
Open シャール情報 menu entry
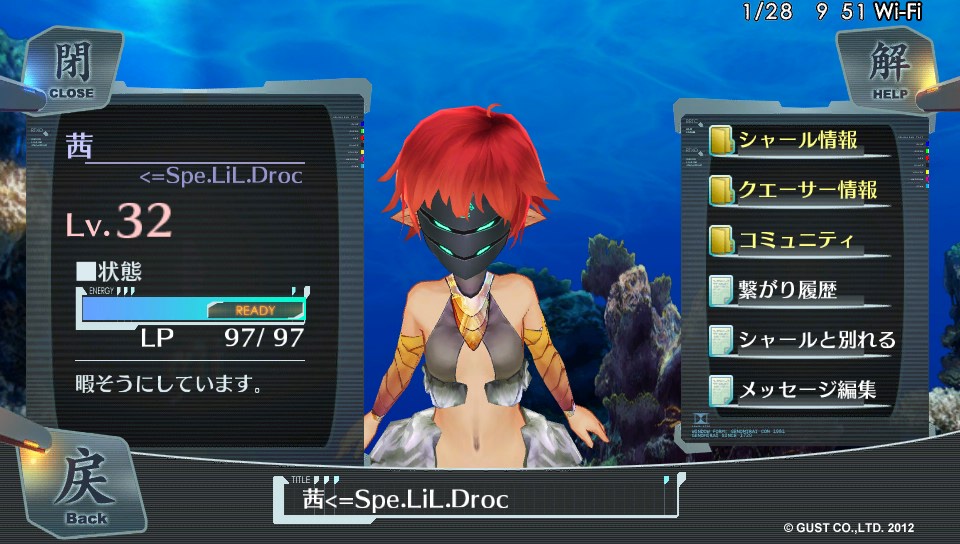tap(797, 141)
